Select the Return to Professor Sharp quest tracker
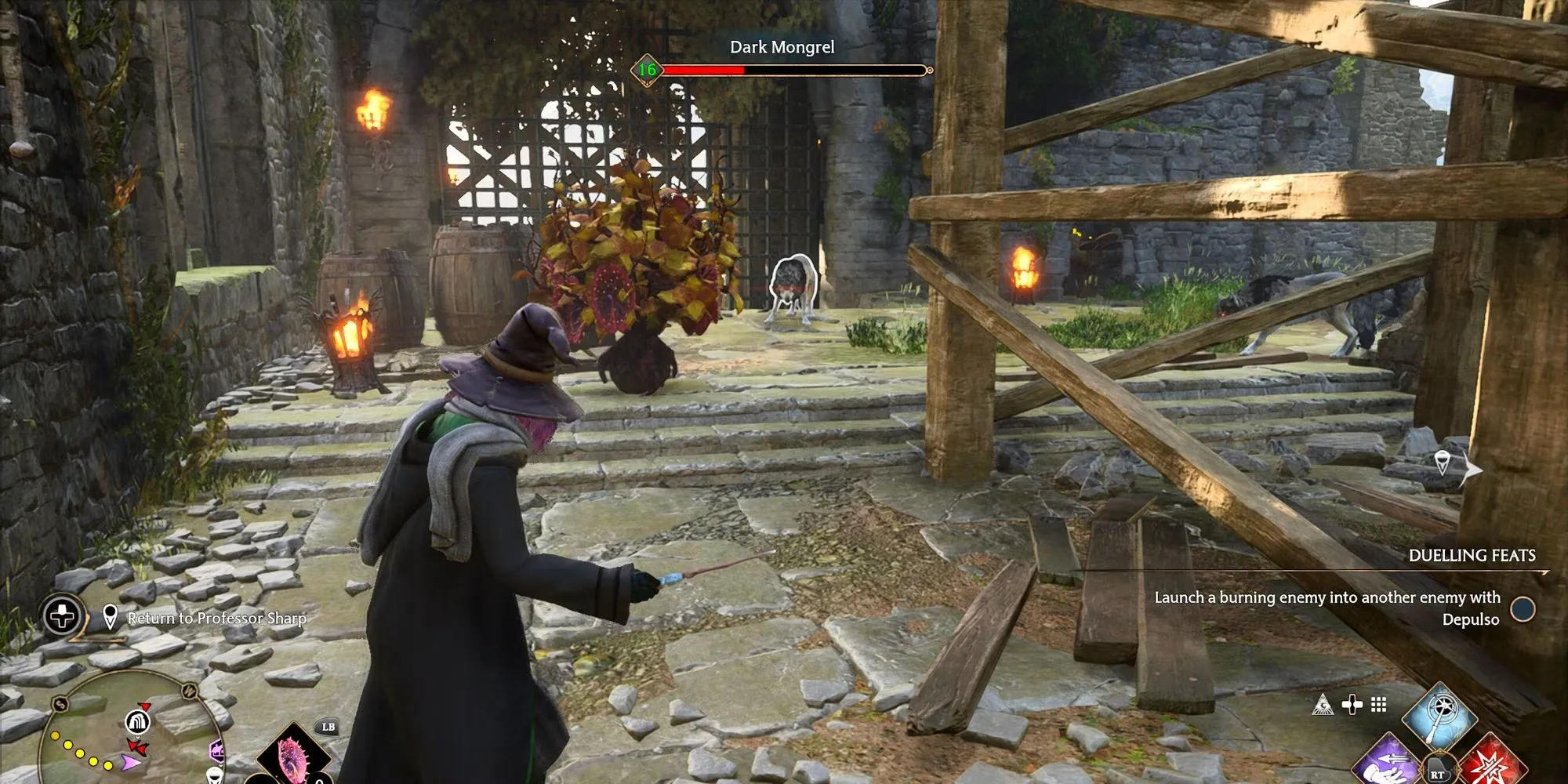 pyautogui.click(x=216, y=619)
